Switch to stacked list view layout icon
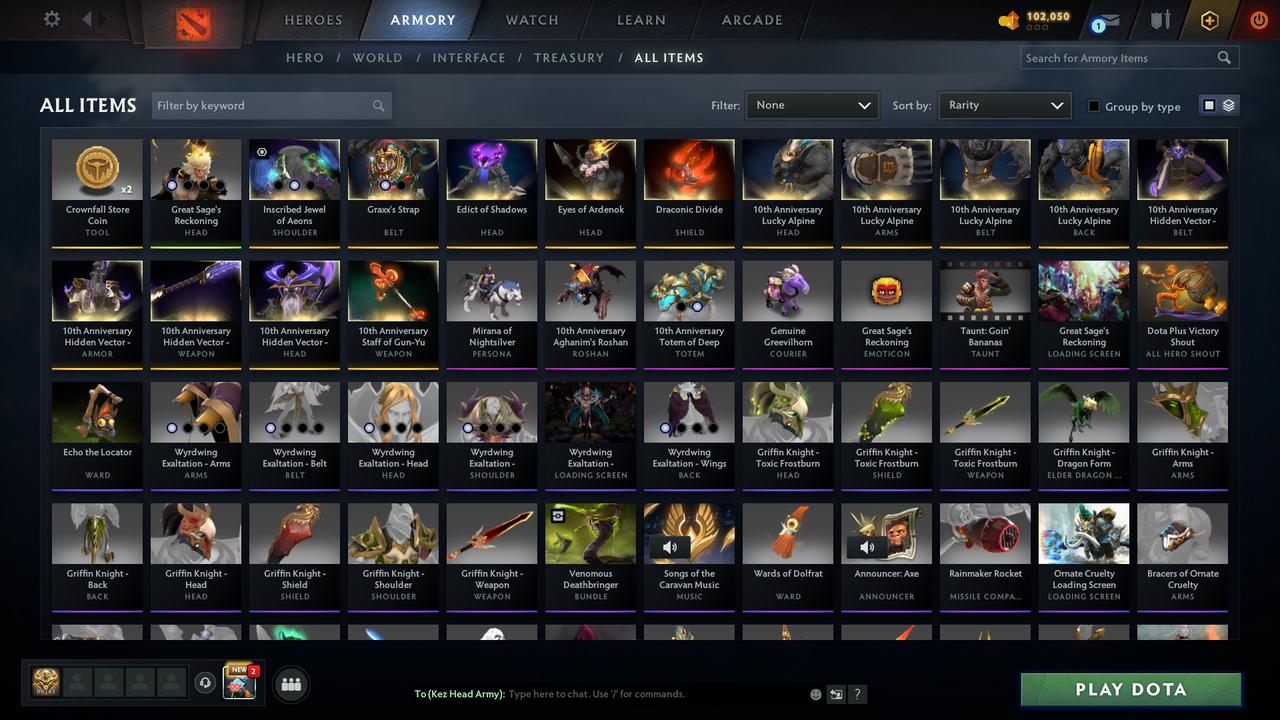The image size is (1280, 720). coord(1227,105)
